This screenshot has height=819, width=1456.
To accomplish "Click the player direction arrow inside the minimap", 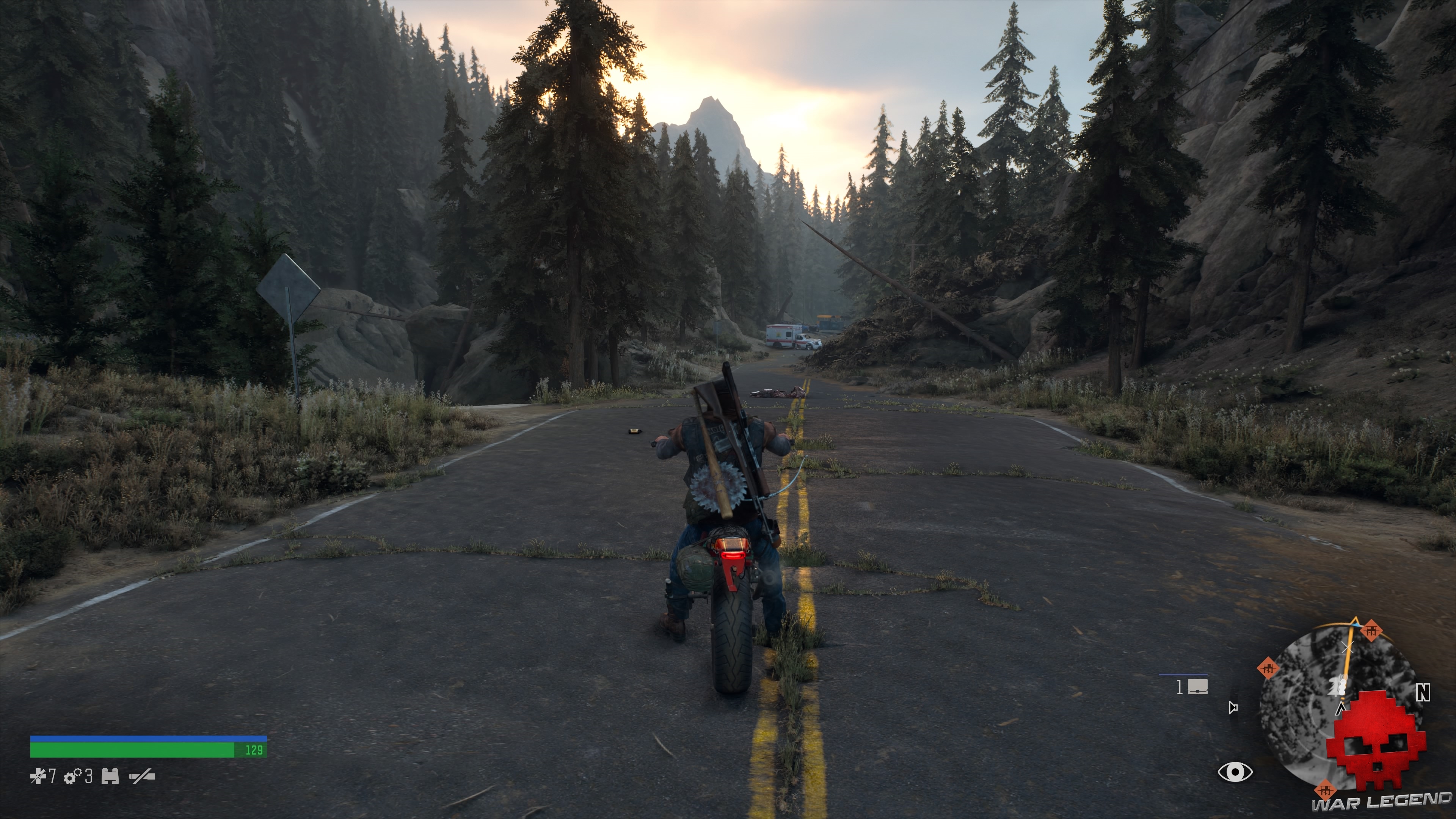I will tap(1340, 709).
